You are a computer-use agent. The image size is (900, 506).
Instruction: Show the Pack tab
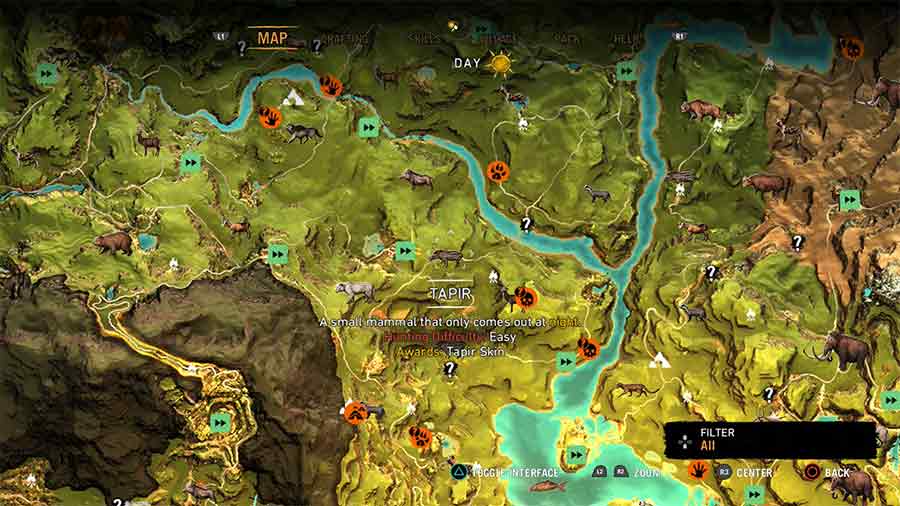tap(568, 39)
